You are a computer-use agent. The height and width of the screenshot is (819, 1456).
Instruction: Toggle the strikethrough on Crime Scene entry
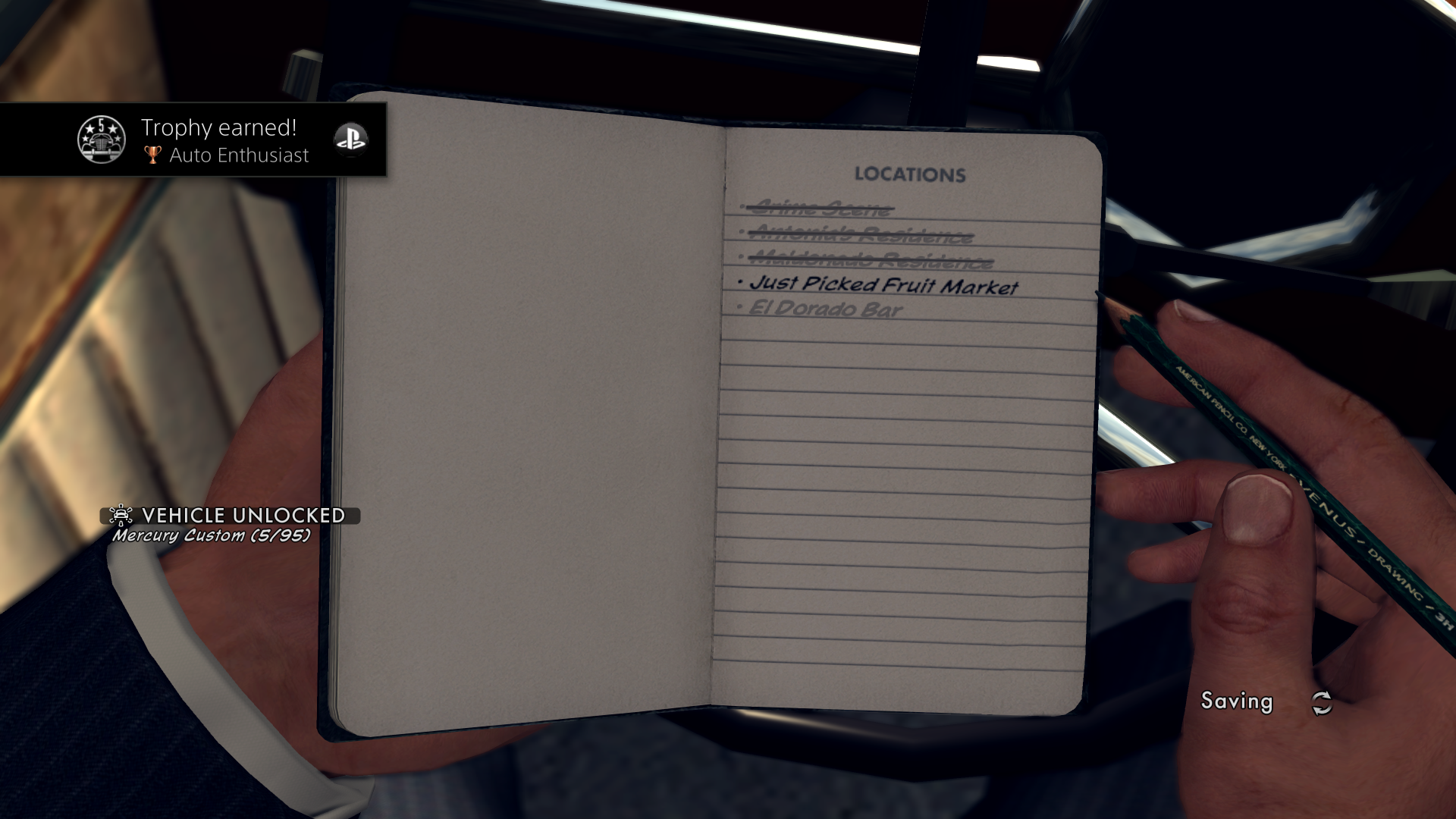tap(819, 209)
